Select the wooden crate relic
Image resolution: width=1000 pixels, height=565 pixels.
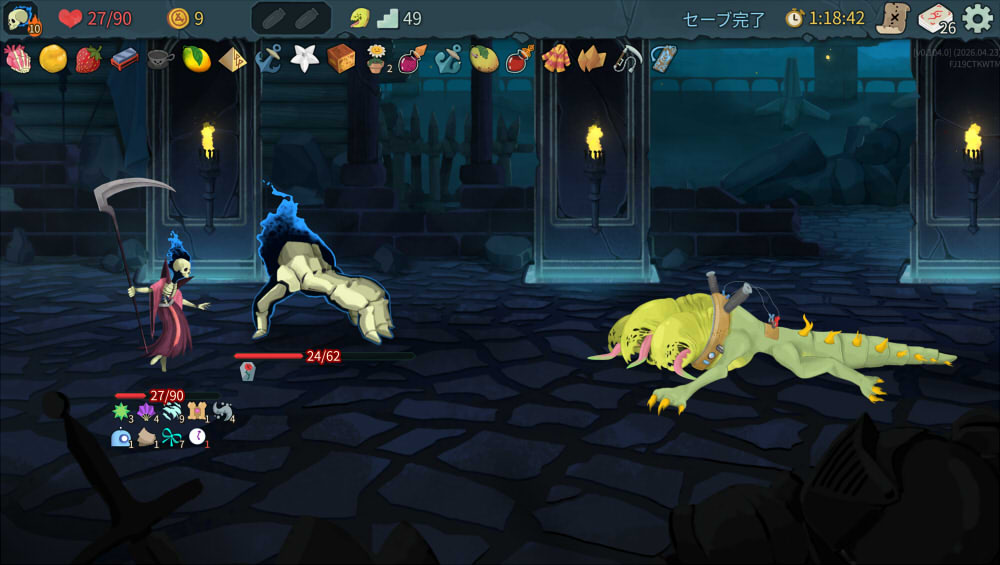341,59
